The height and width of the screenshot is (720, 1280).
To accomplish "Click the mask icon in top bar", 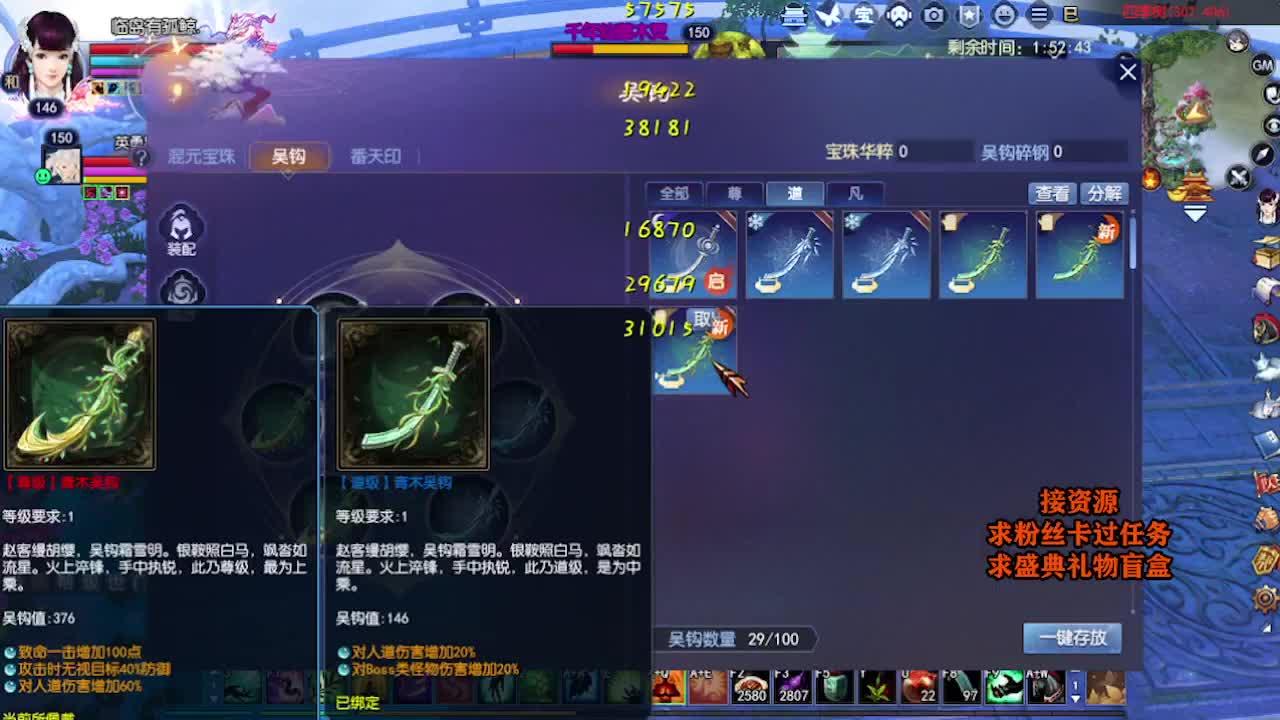I will 898,16.
